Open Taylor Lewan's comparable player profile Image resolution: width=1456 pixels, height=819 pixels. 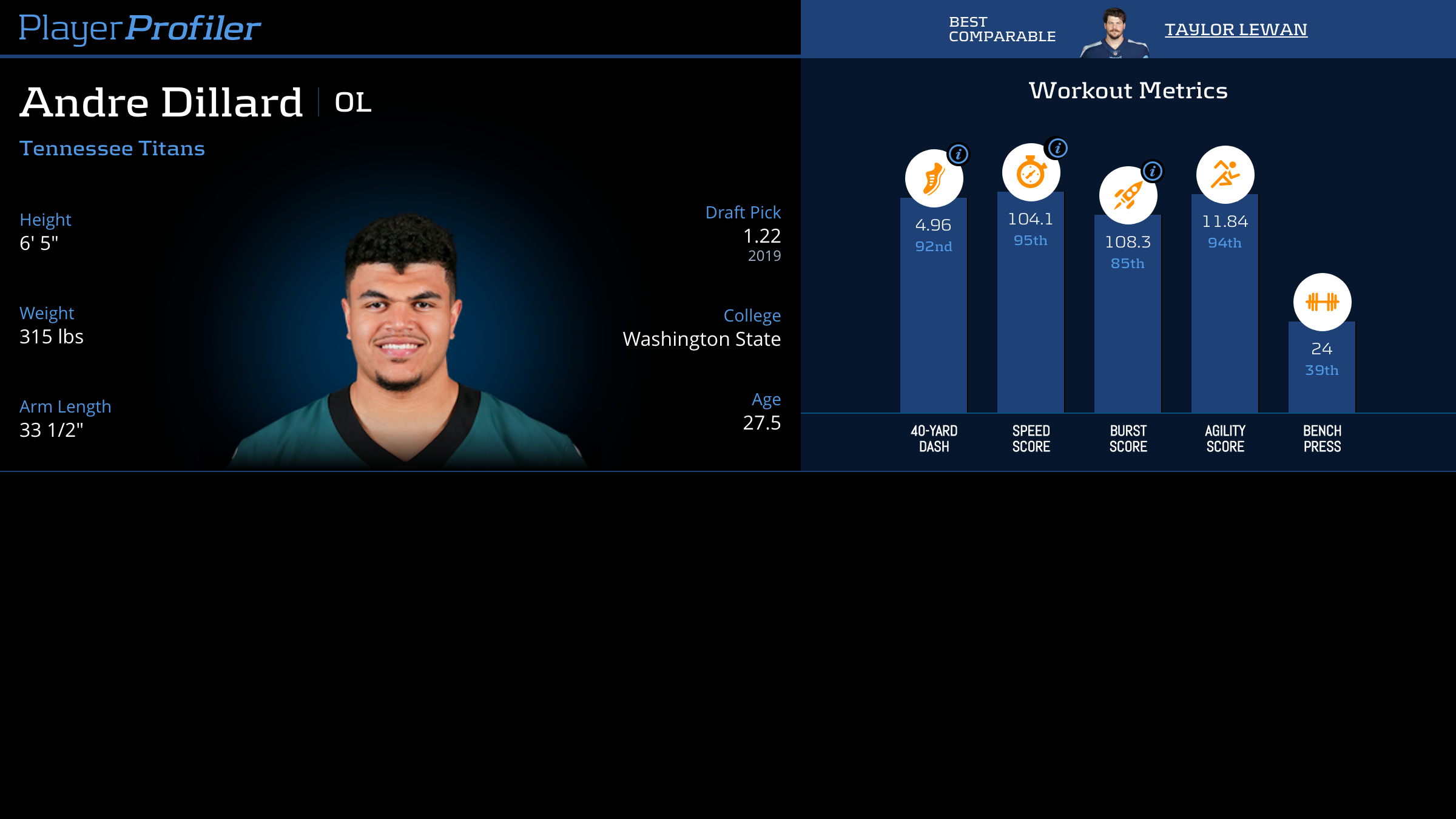click(x=1235, y=30)
